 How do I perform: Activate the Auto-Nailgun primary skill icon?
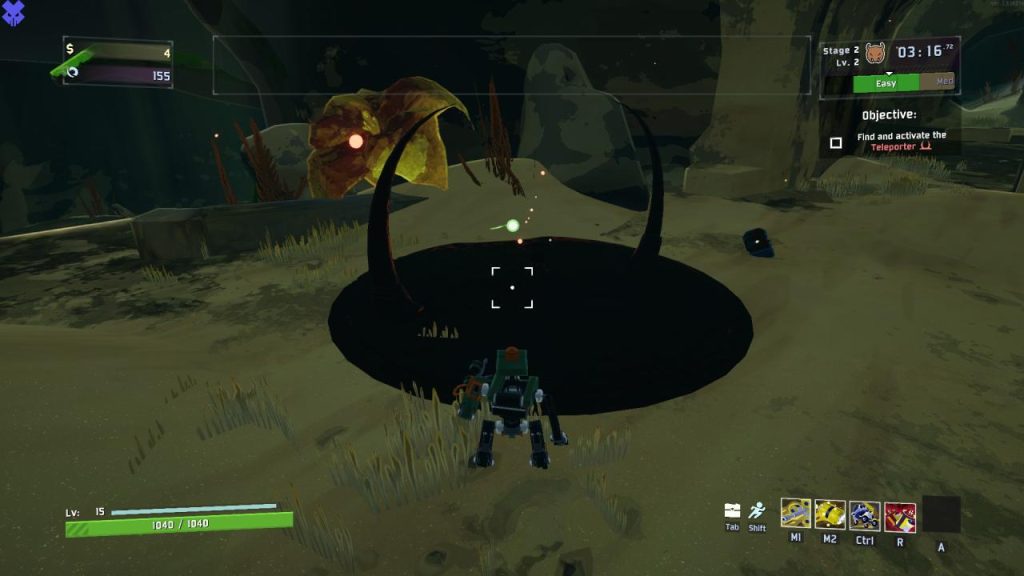pos(796,514)
